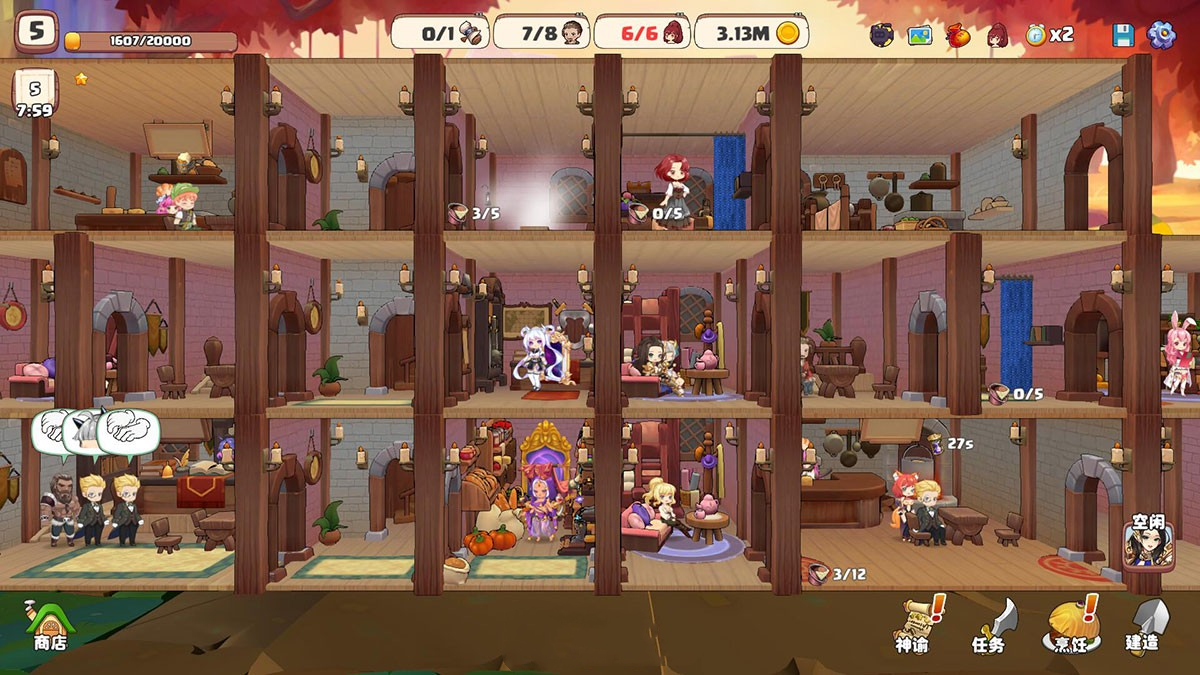Toggle the x2 game speed clock
Screen dimensions: 1200x675
1049,35
